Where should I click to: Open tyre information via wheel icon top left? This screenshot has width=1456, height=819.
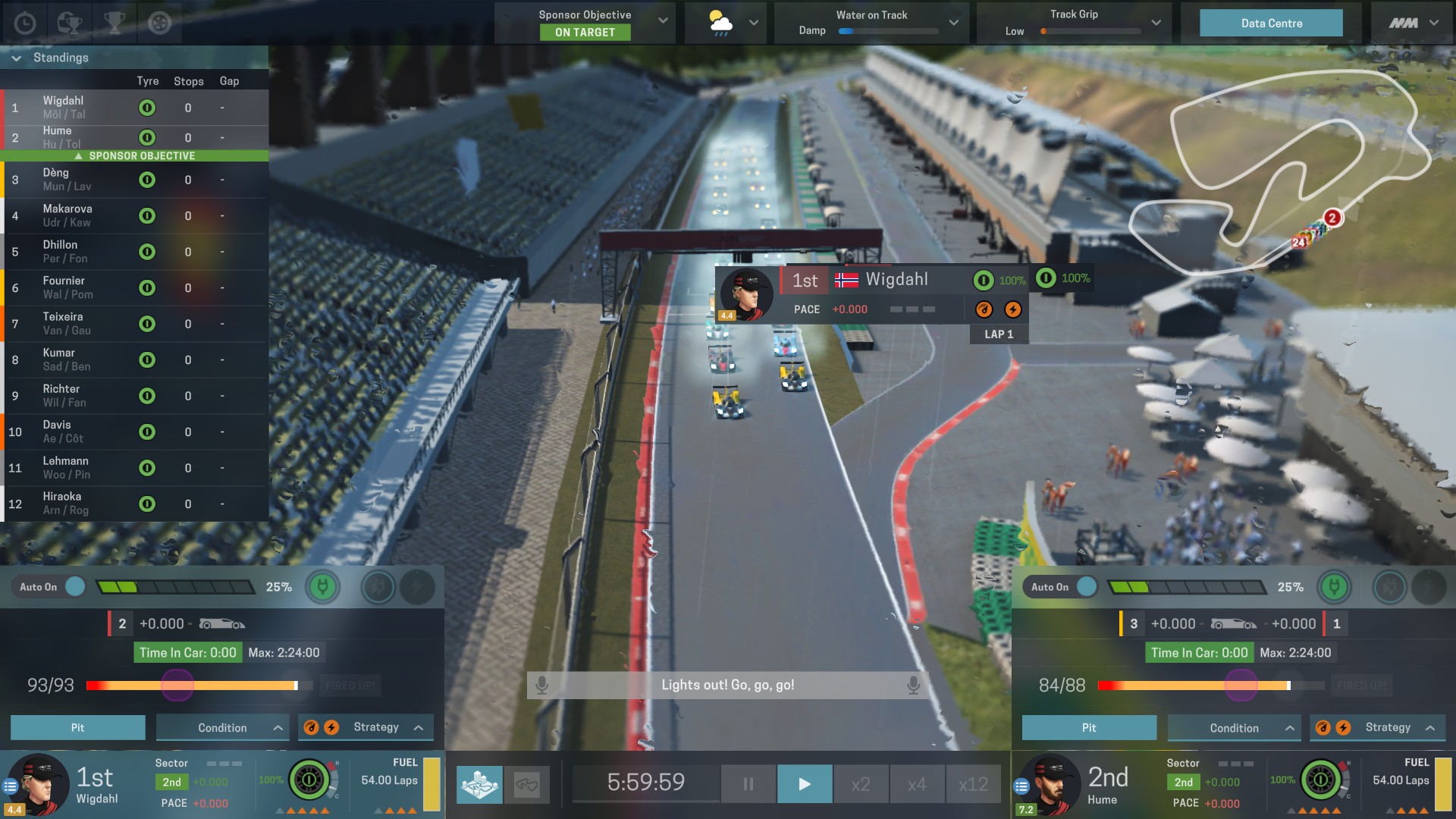point(158,23)
